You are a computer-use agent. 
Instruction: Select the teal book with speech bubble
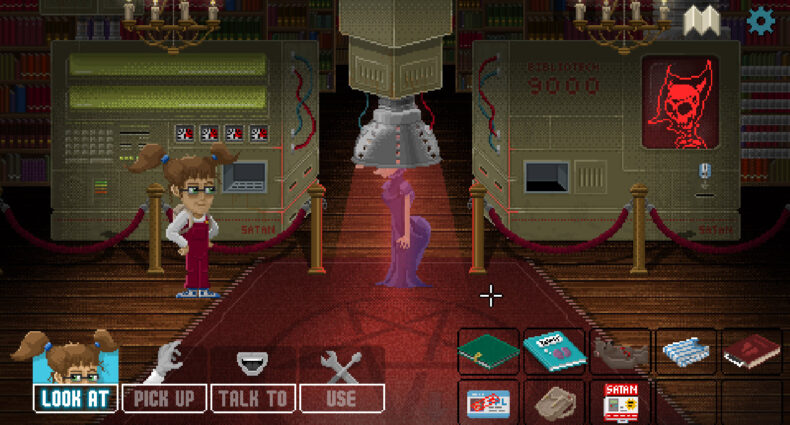point(554,352)
